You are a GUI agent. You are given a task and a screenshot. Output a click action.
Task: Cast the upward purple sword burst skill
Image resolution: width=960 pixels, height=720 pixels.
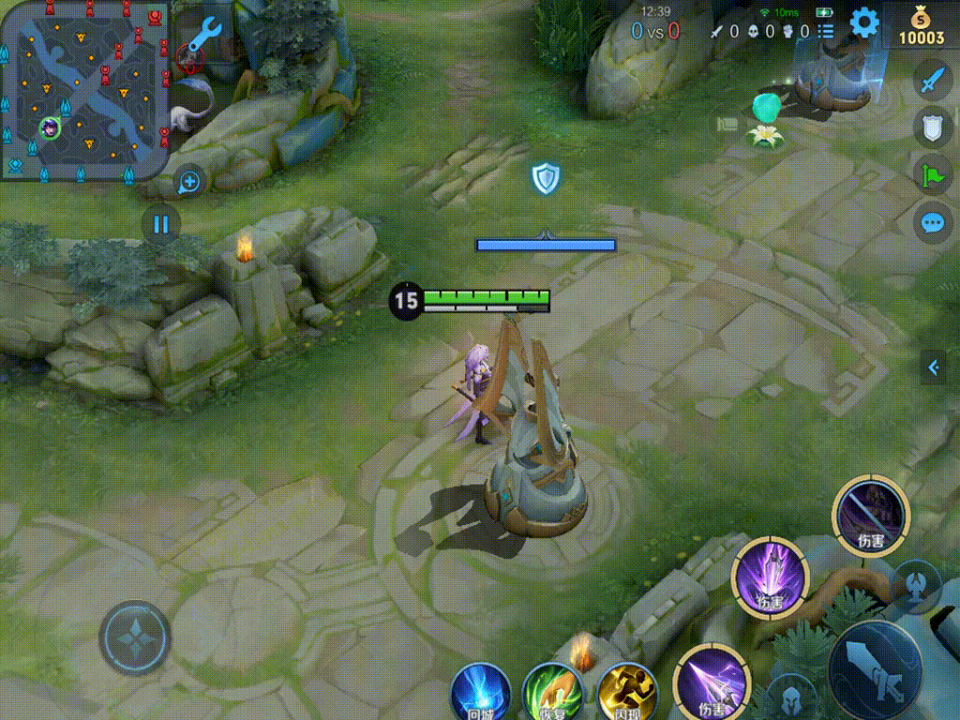point(770,577)
